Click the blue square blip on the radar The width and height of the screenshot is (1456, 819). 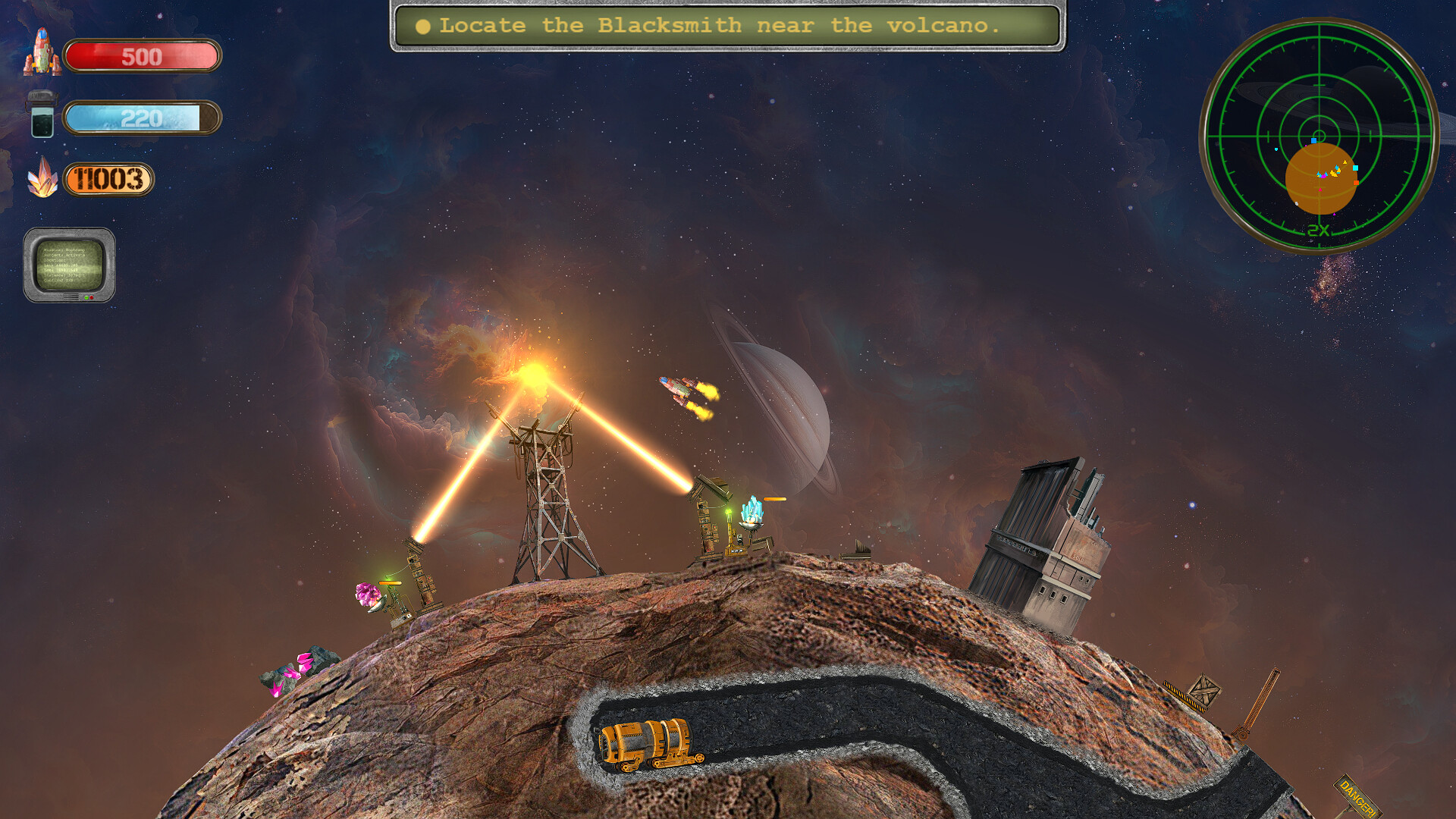pyautogui.click(x=1313, y=140)
